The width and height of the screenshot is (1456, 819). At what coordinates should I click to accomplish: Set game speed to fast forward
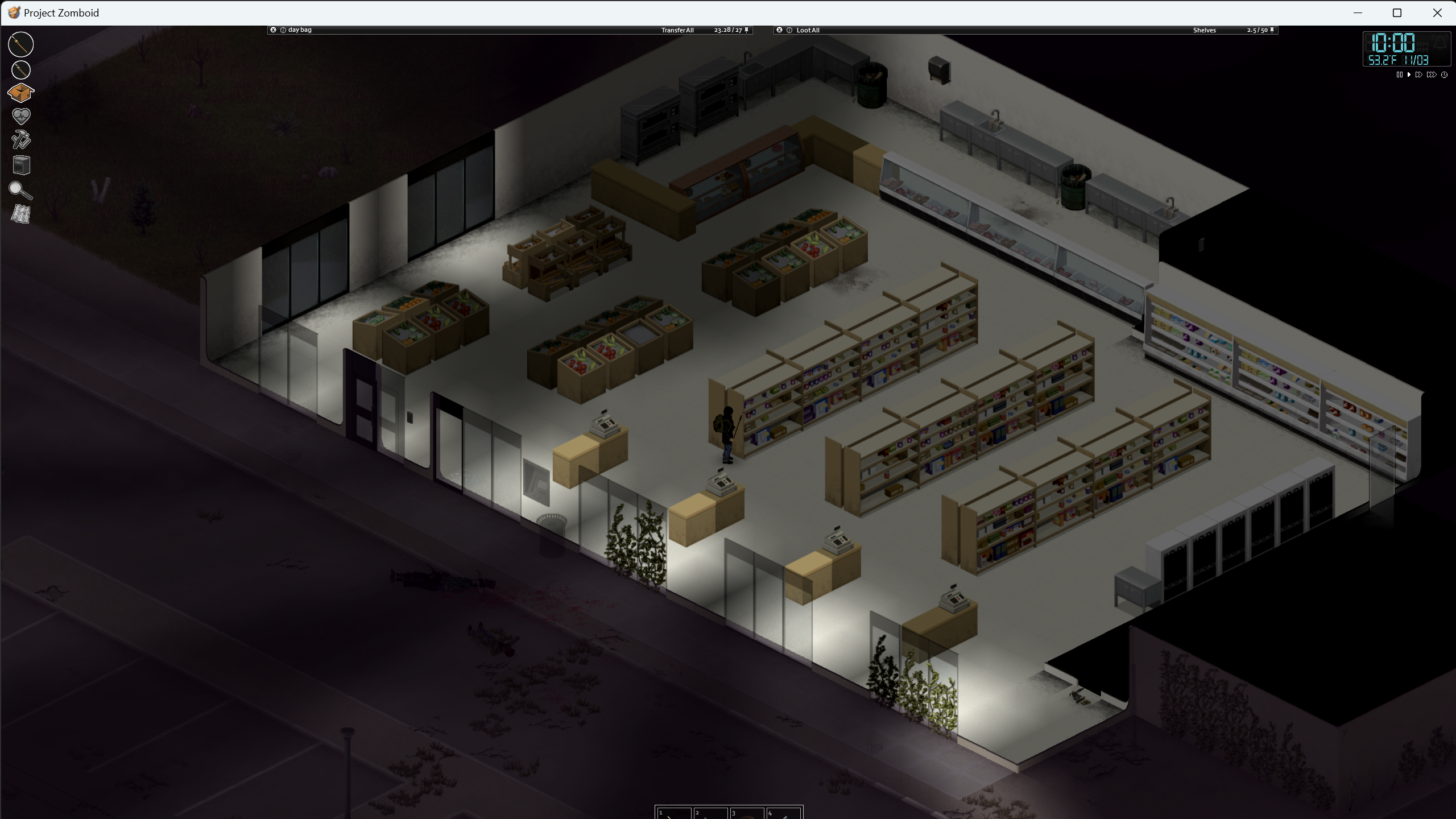[1419, 75]
